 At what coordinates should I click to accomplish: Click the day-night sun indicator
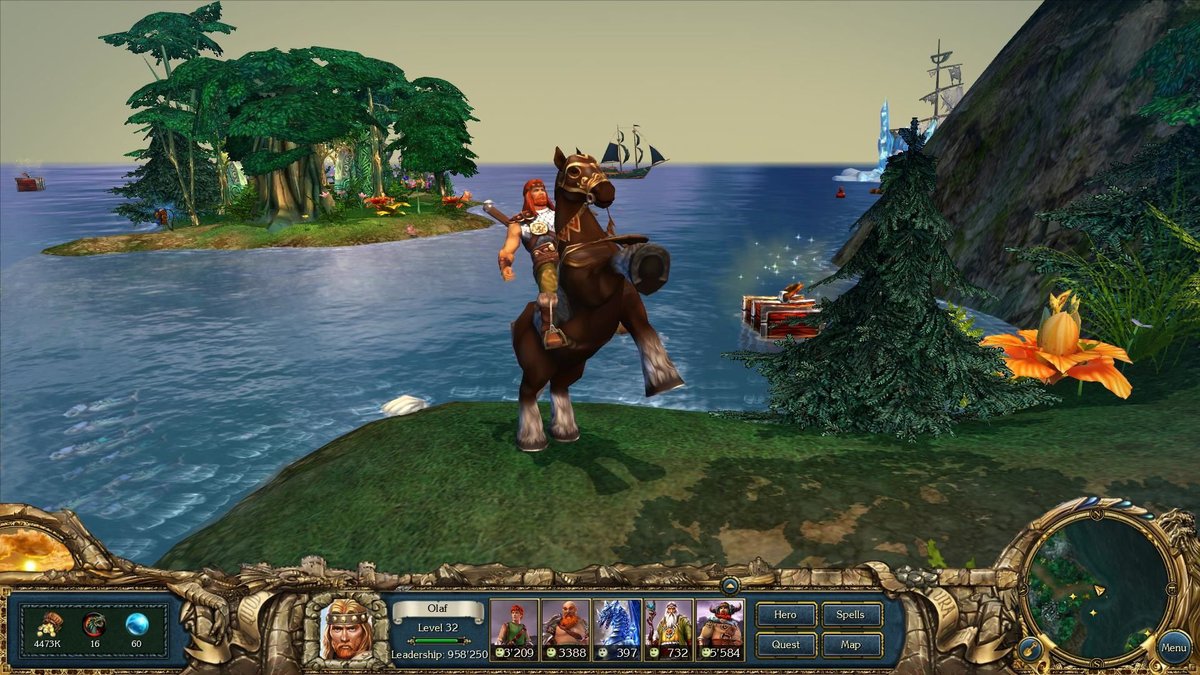(28, 549)
